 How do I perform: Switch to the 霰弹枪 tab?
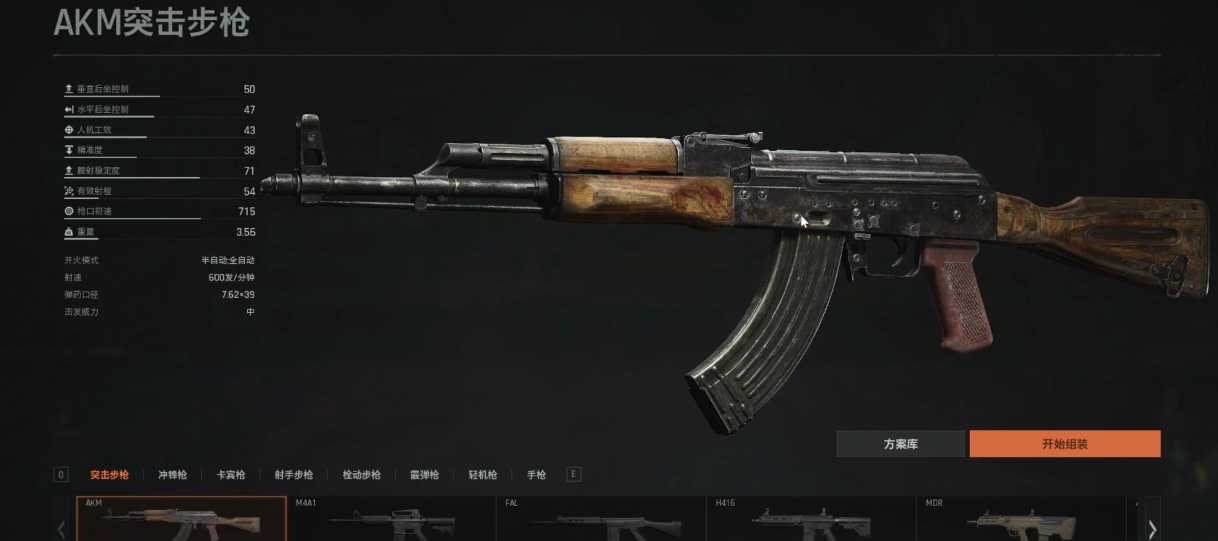[x=424, y=475]
